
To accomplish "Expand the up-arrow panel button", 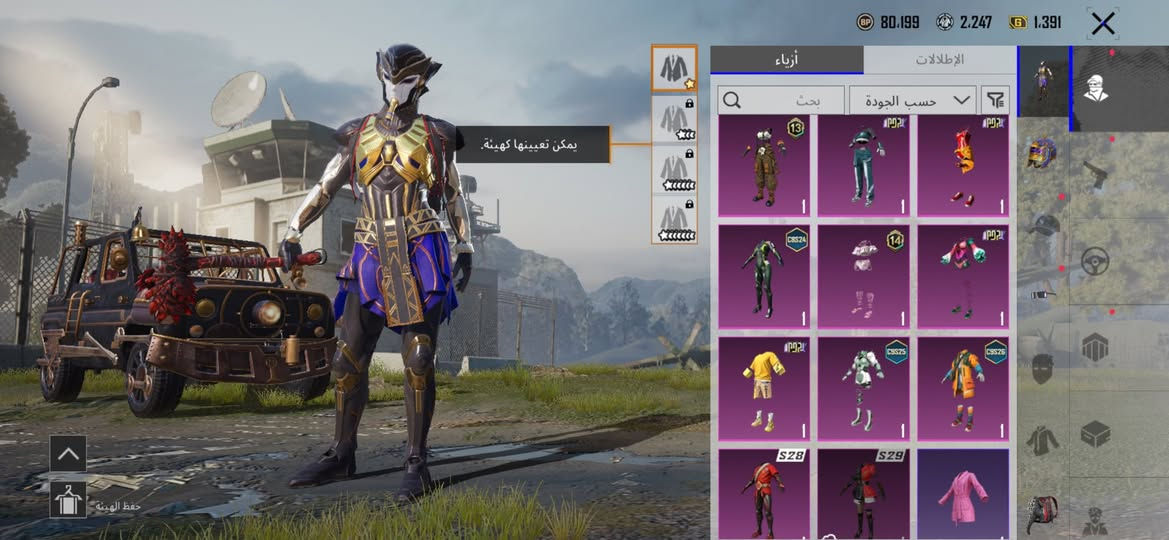I will tap(68, 453).
